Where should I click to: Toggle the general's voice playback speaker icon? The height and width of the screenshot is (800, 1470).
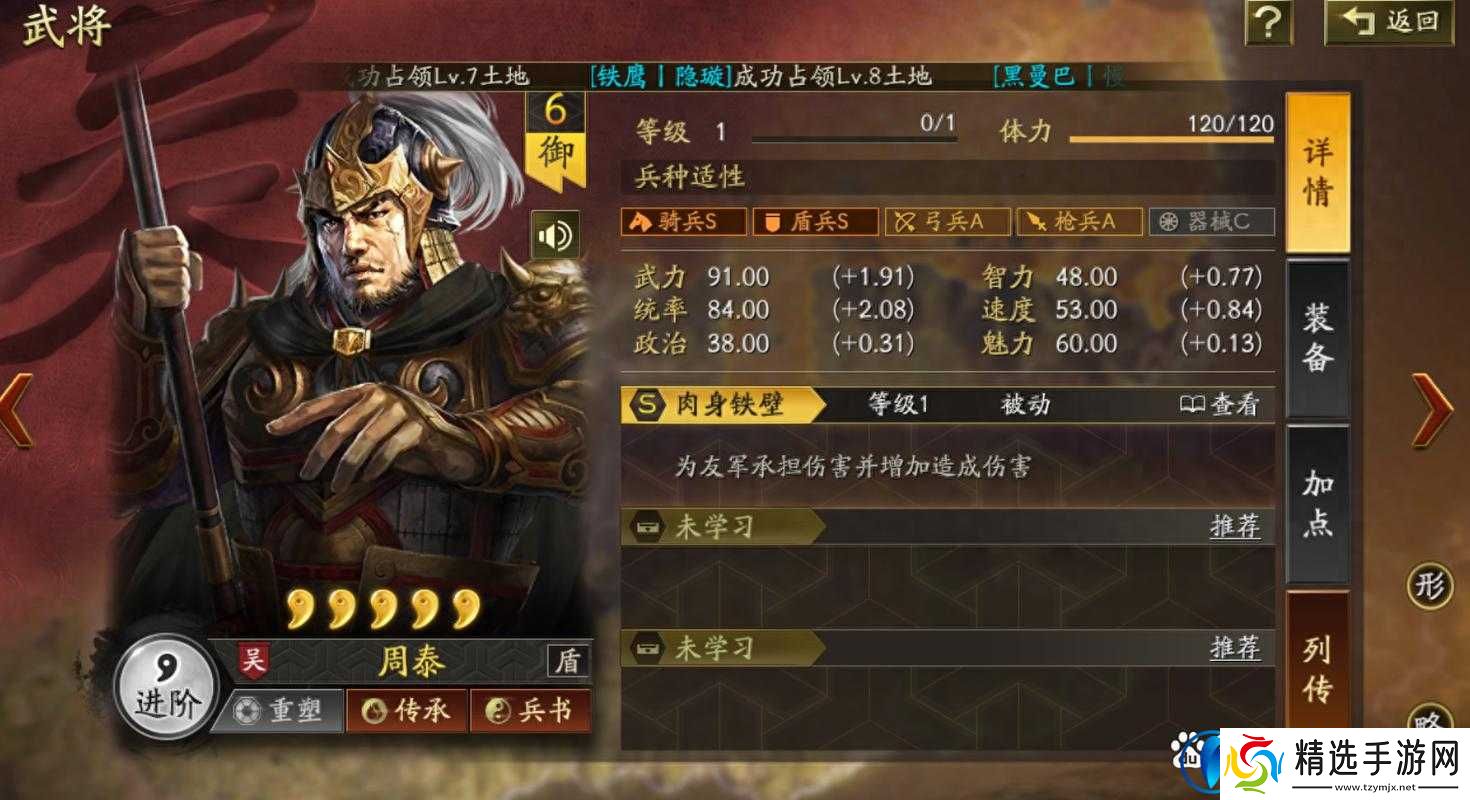tap(557, 231)
